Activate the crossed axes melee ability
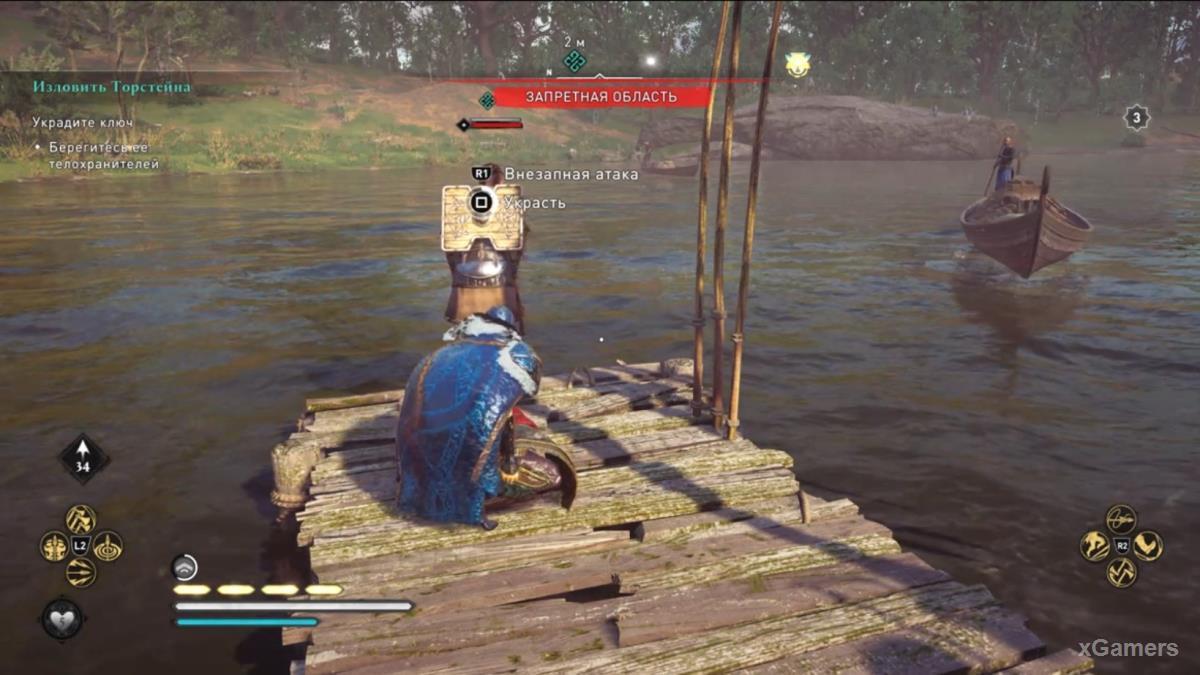Viewport: 1200px width, 675px height. (1121, 572)
